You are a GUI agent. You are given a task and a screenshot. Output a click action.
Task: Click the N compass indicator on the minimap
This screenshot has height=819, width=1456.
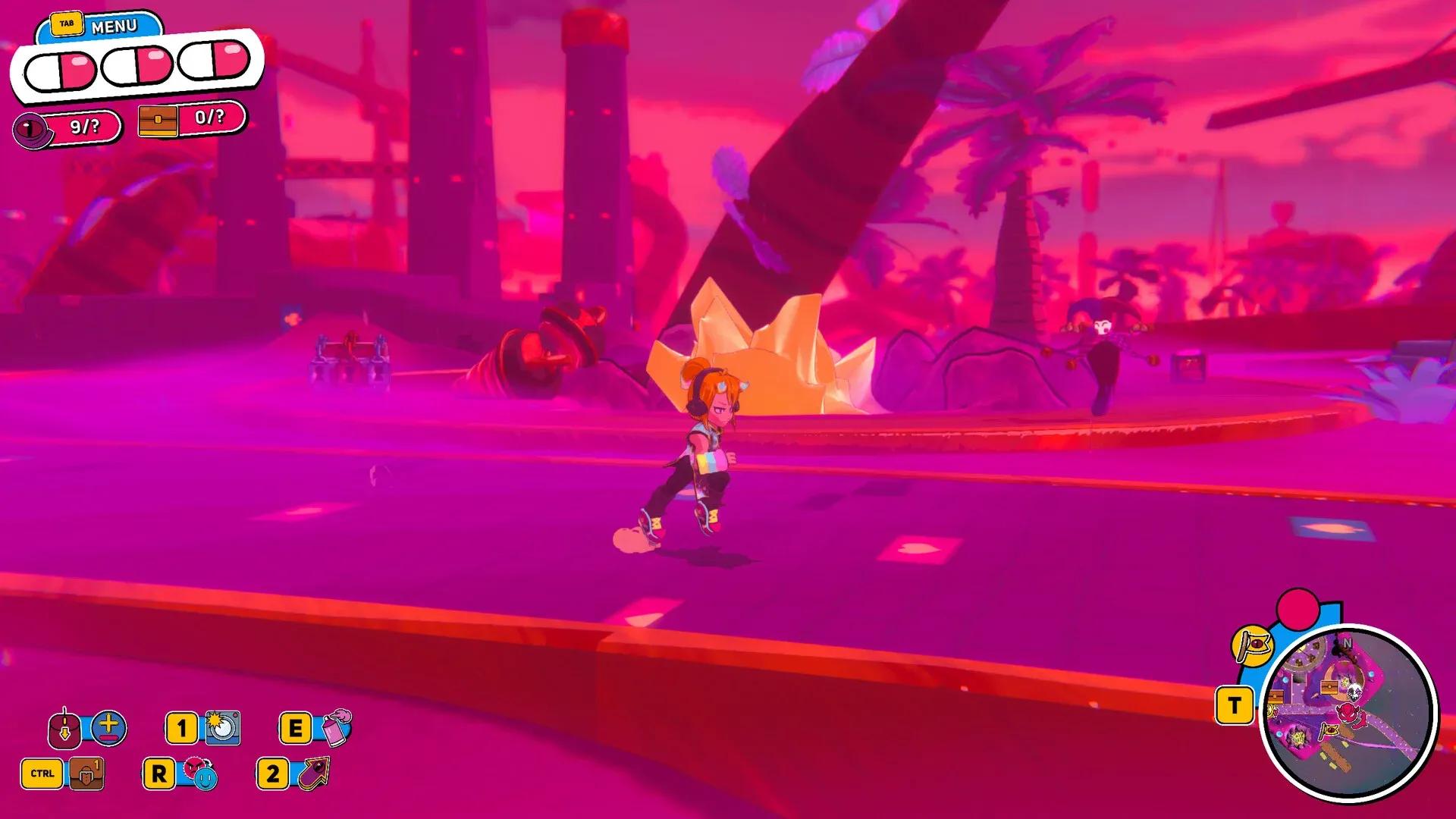[1348, 643]
